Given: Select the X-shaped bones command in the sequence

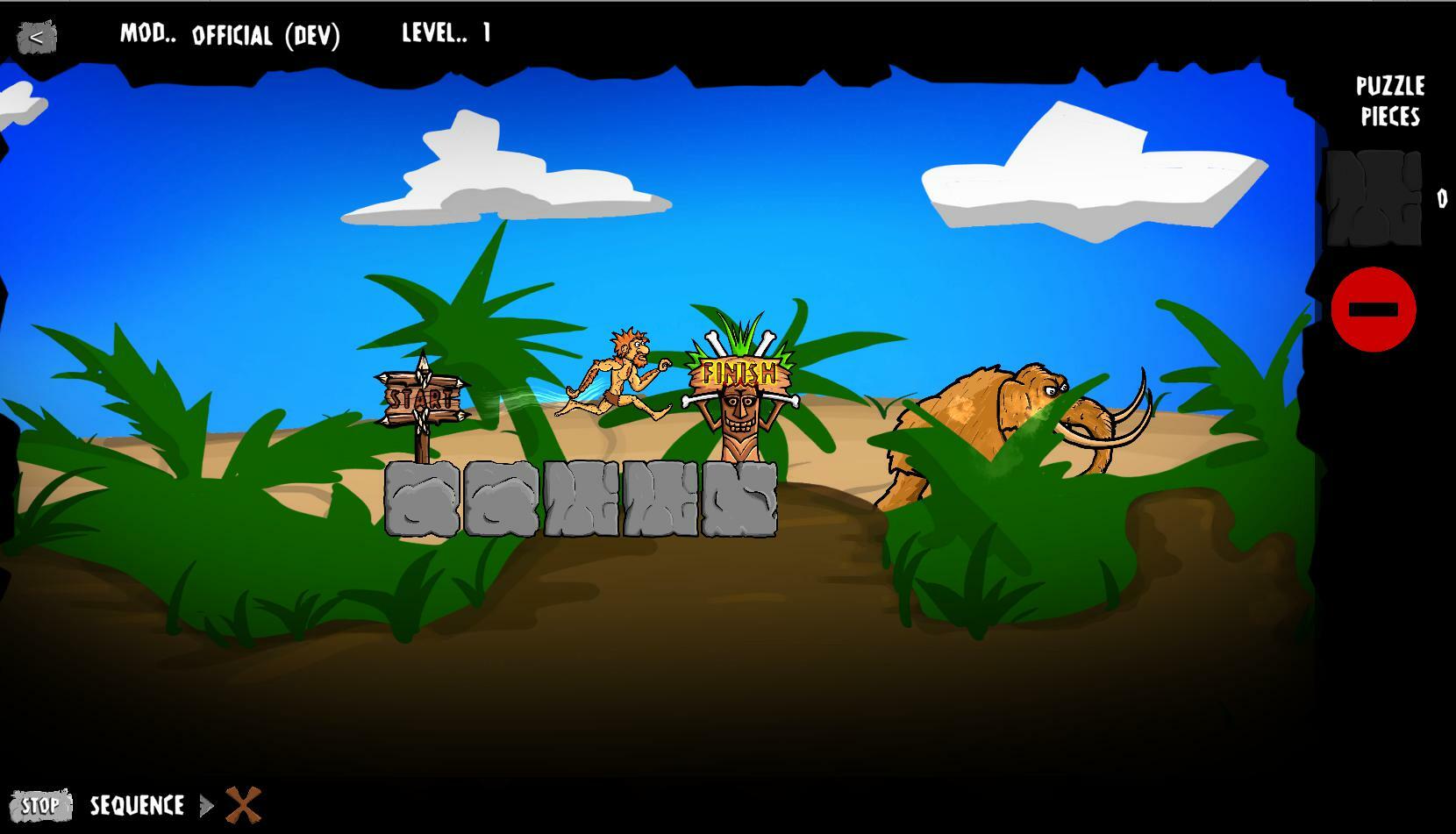Looking at the screenshot, I should 242,804.
